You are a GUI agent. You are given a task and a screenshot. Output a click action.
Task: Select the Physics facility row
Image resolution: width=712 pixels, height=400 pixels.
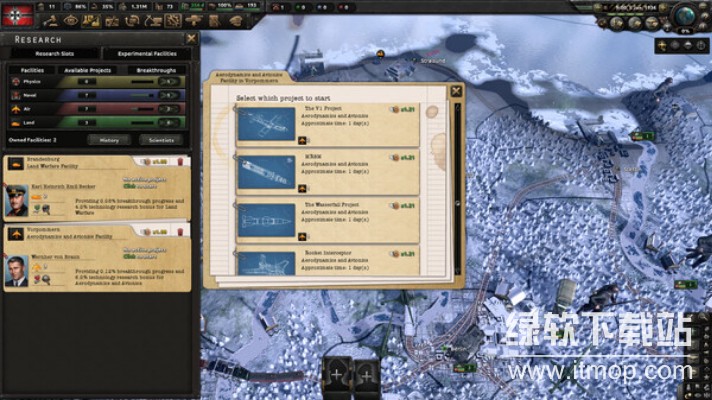[98, 83]
